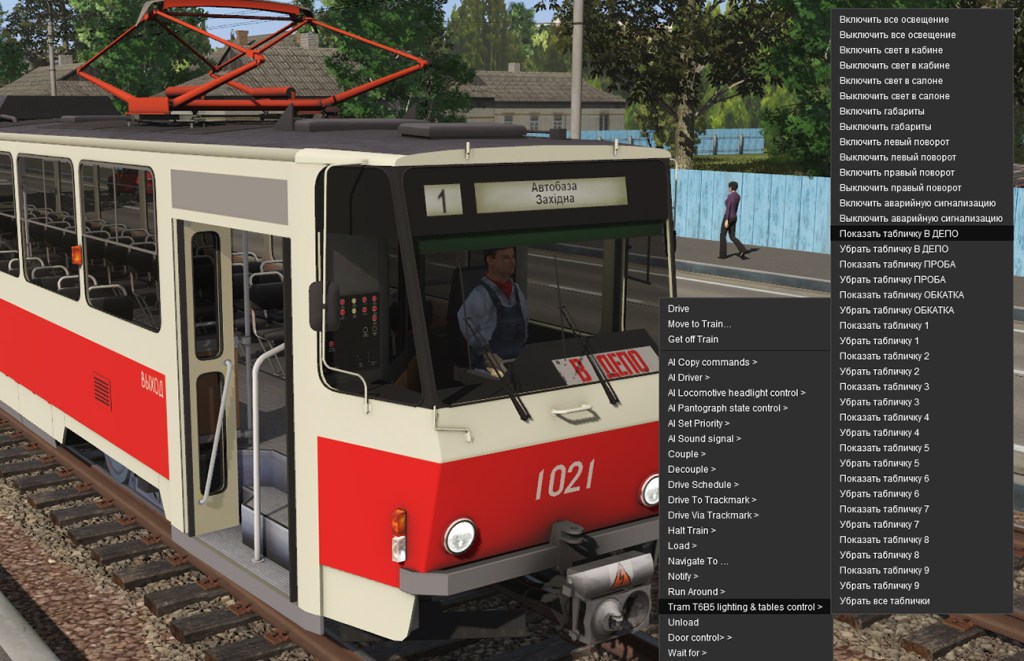This screenshot has width=1024, height=661.
Task: Open the Door control submenu
Action: click(x=700, y=637)
